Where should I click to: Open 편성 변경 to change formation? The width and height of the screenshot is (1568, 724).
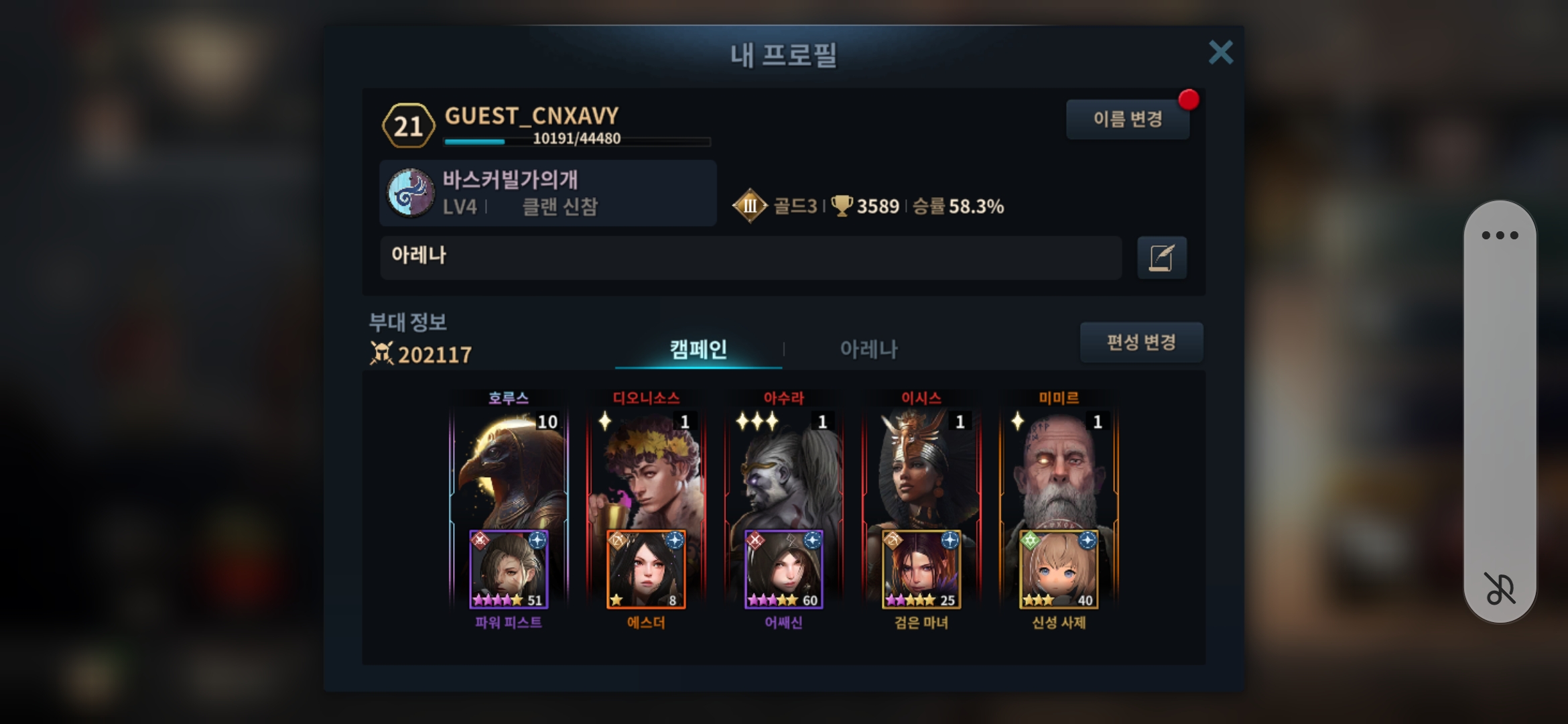pos(1140,343)
